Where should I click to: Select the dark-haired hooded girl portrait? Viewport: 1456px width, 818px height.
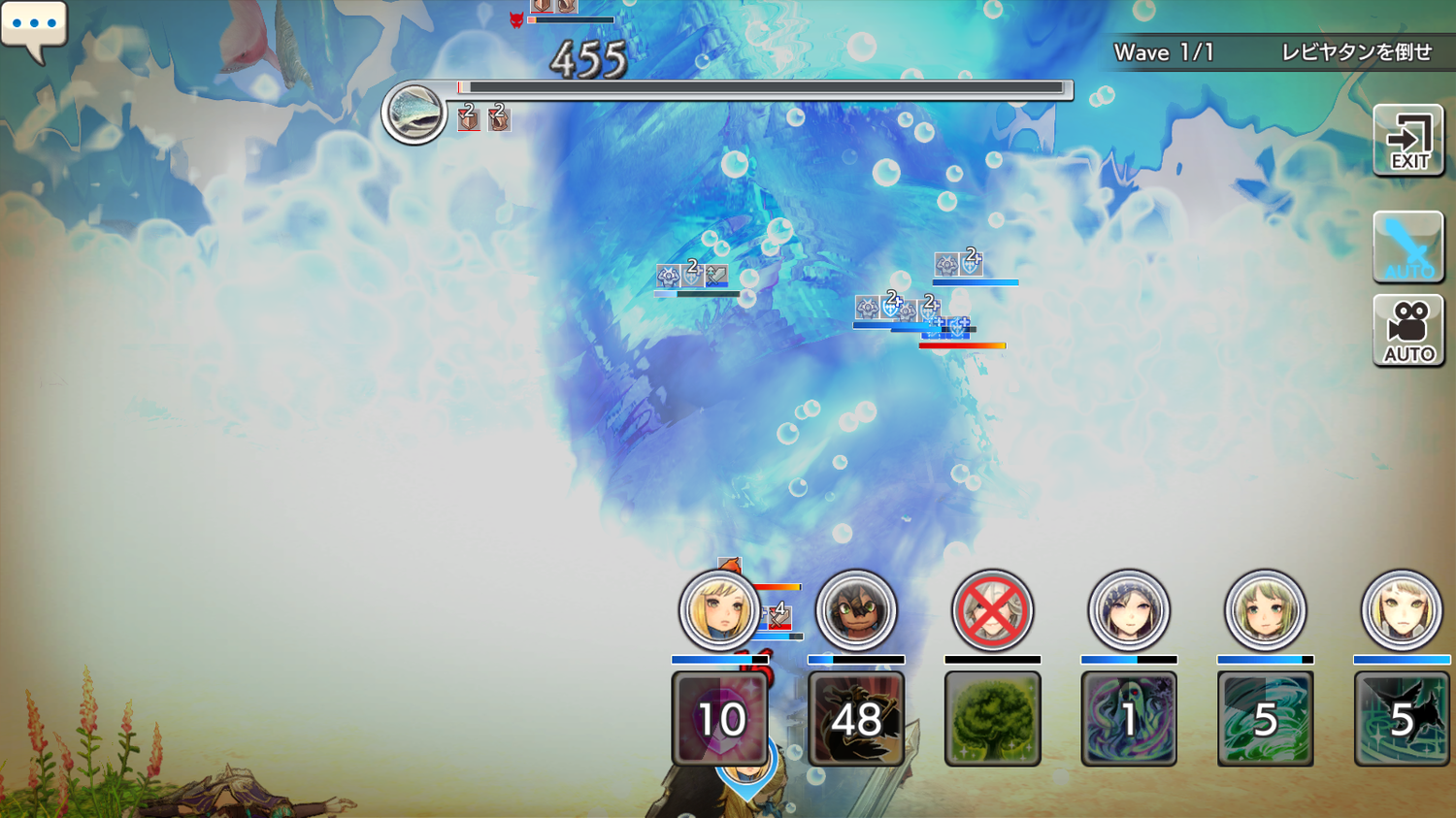click(x=1128, y=610)
